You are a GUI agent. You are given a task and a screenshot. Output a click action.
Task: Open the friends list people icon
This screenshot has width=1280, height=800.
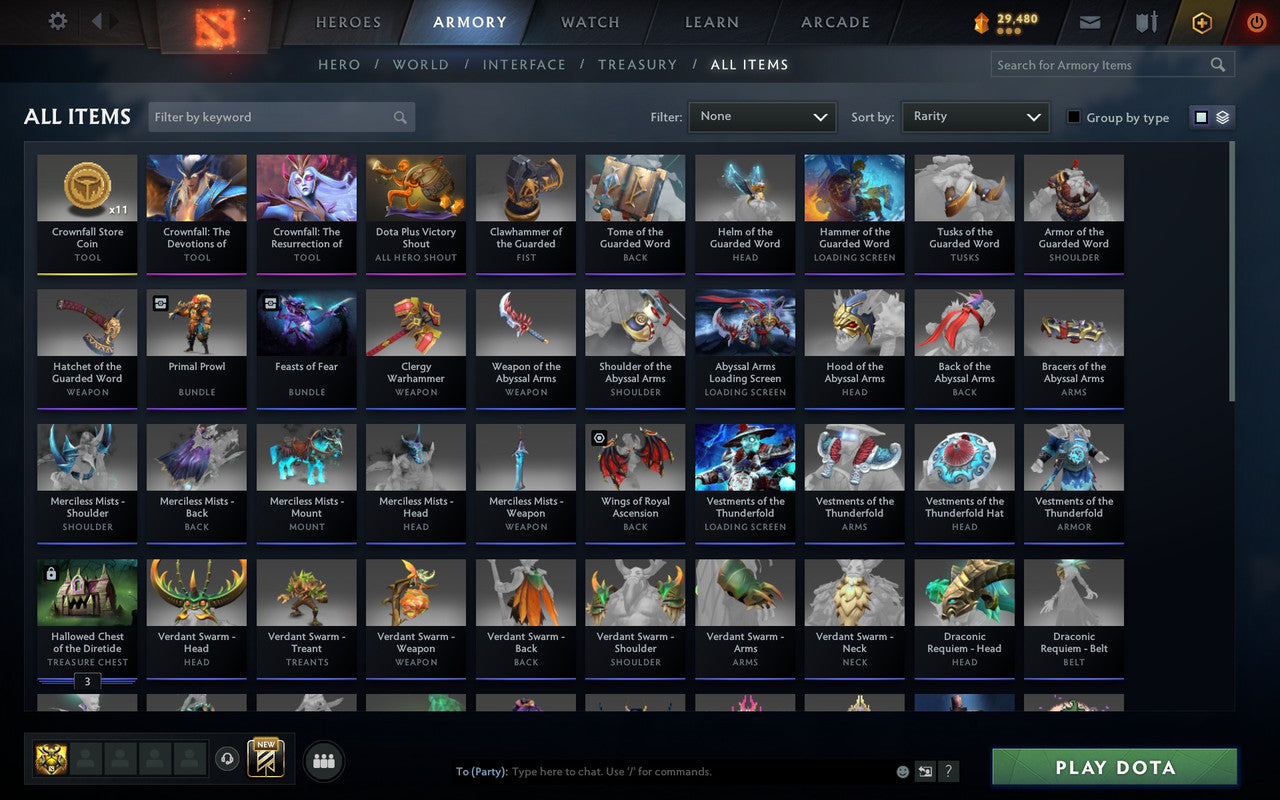pyautogui.click(x=324, y=760)
